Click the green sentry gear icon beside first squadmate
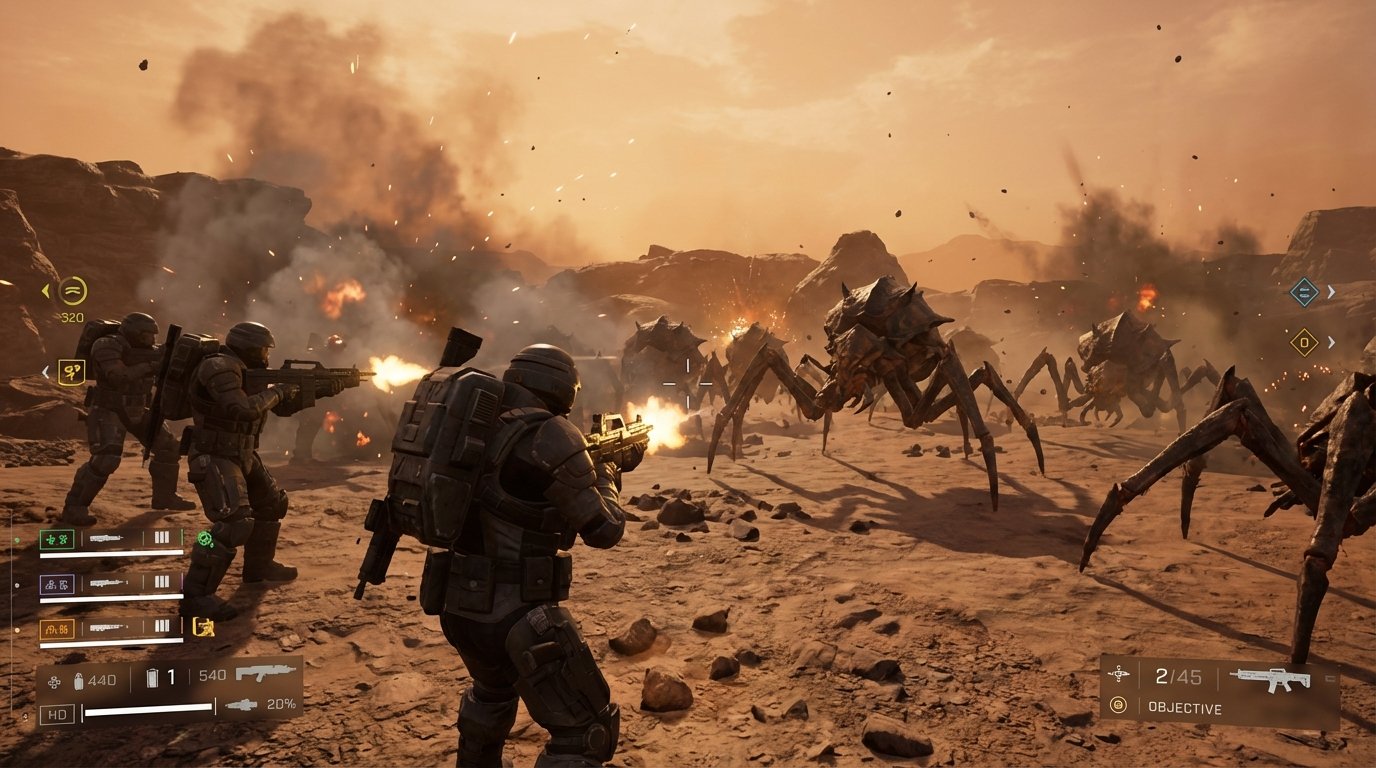The height and width of the screenshot is (768, 1376). tap(204, 540)
